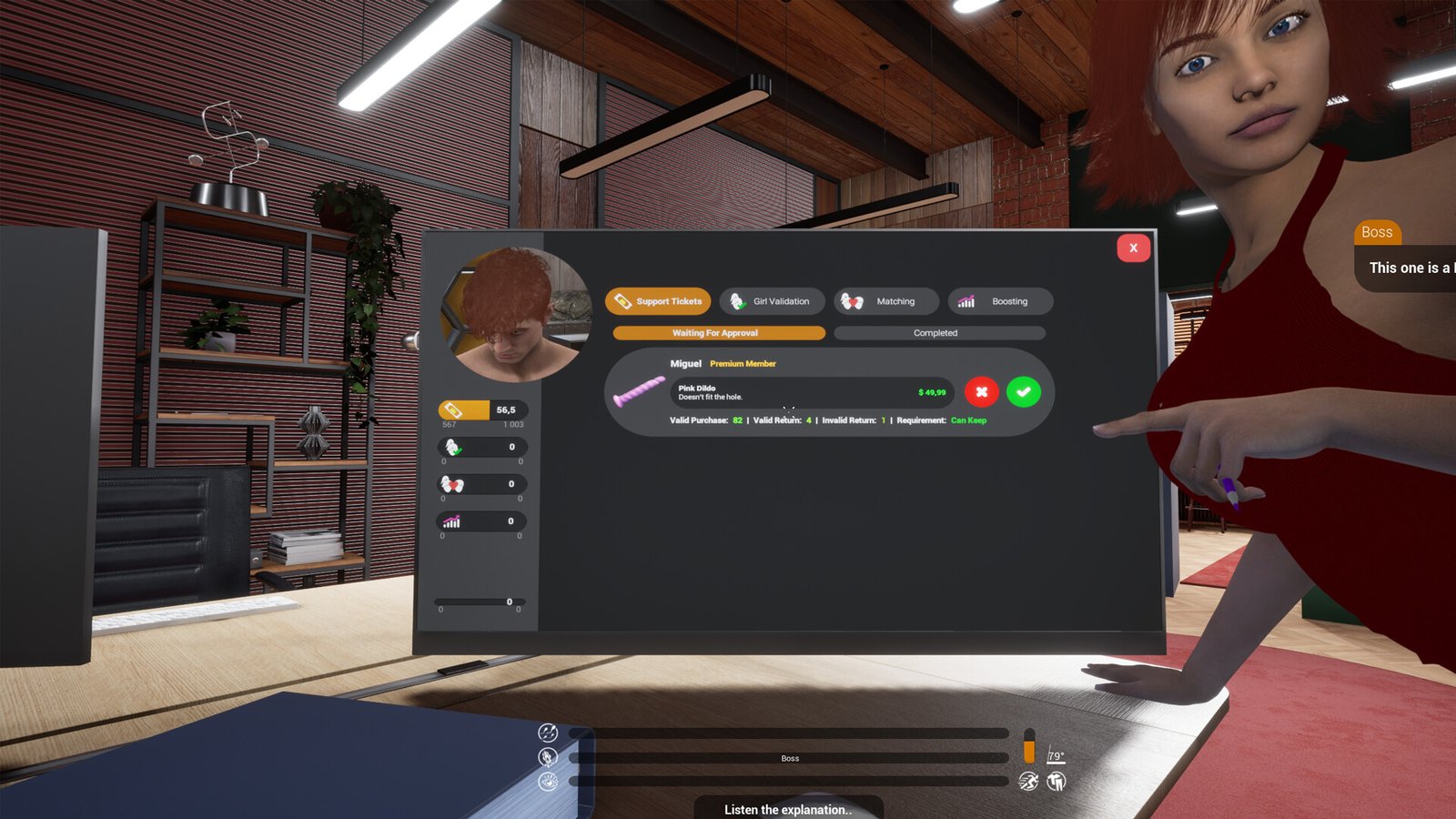Click the Boosting chart icon
This screenshot has width=1456, height=819.
tap(965, 300)
